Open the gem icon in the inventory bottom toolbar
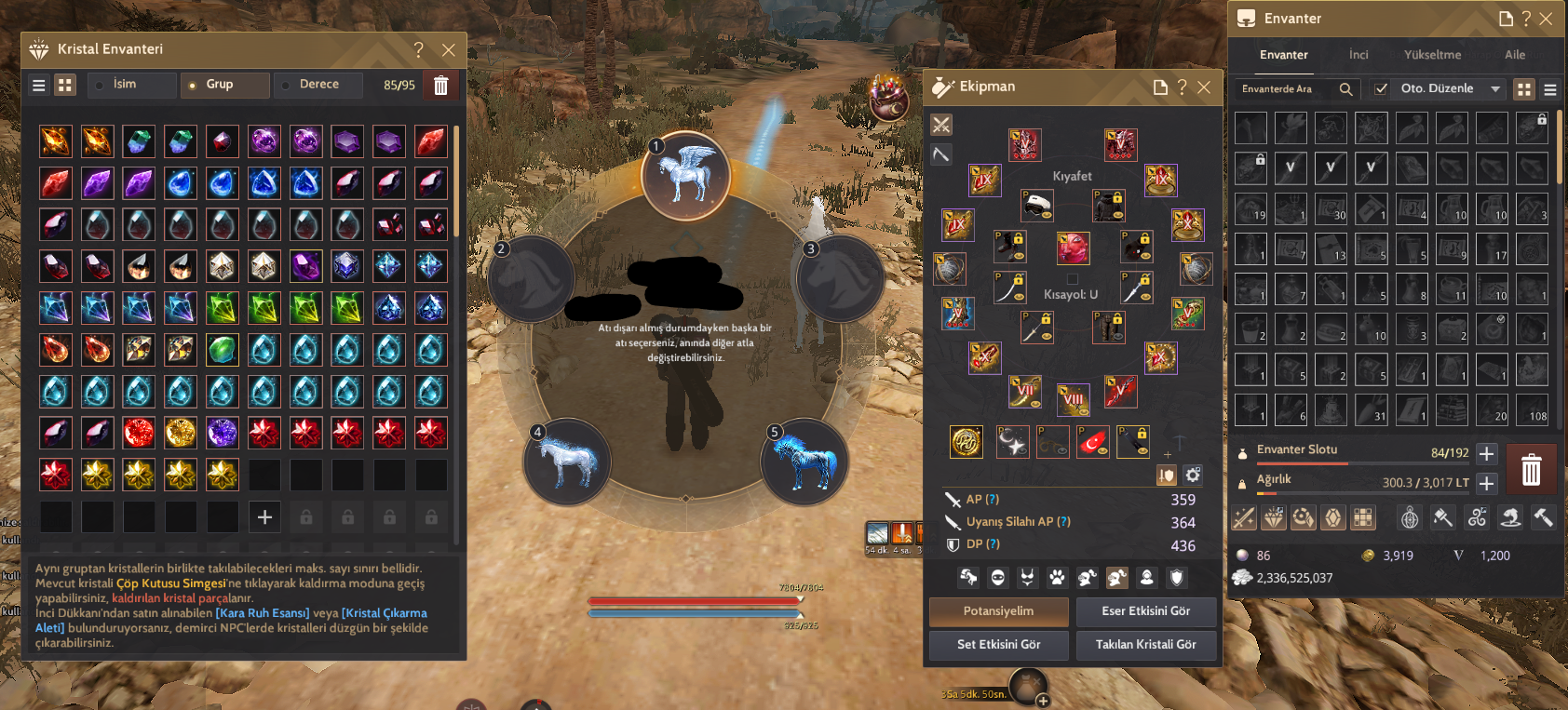This screenshot has height=710, width=1568. click(x=1332, y=517)
